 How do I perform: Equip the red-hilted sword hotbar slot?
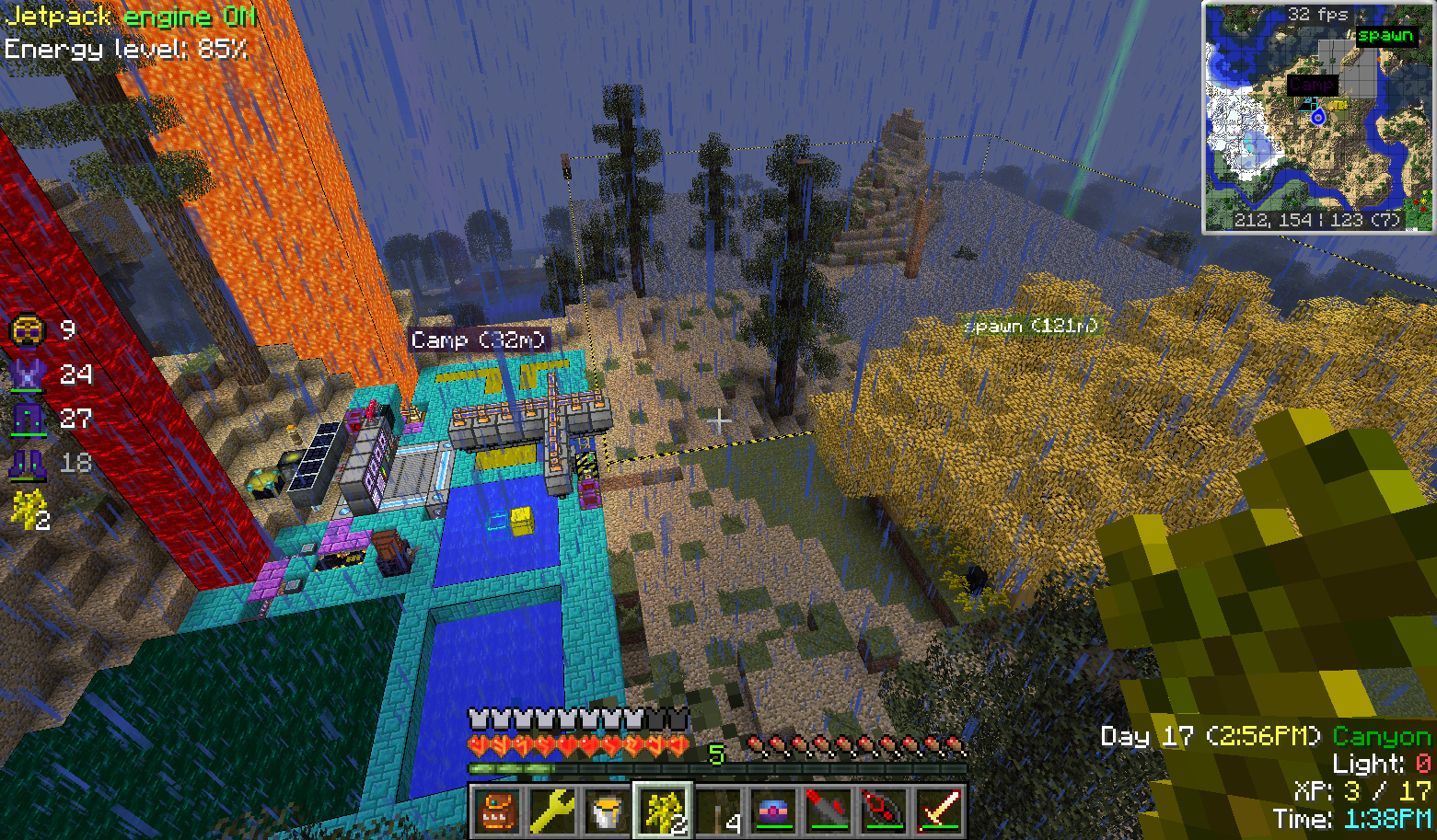point(939,811)
